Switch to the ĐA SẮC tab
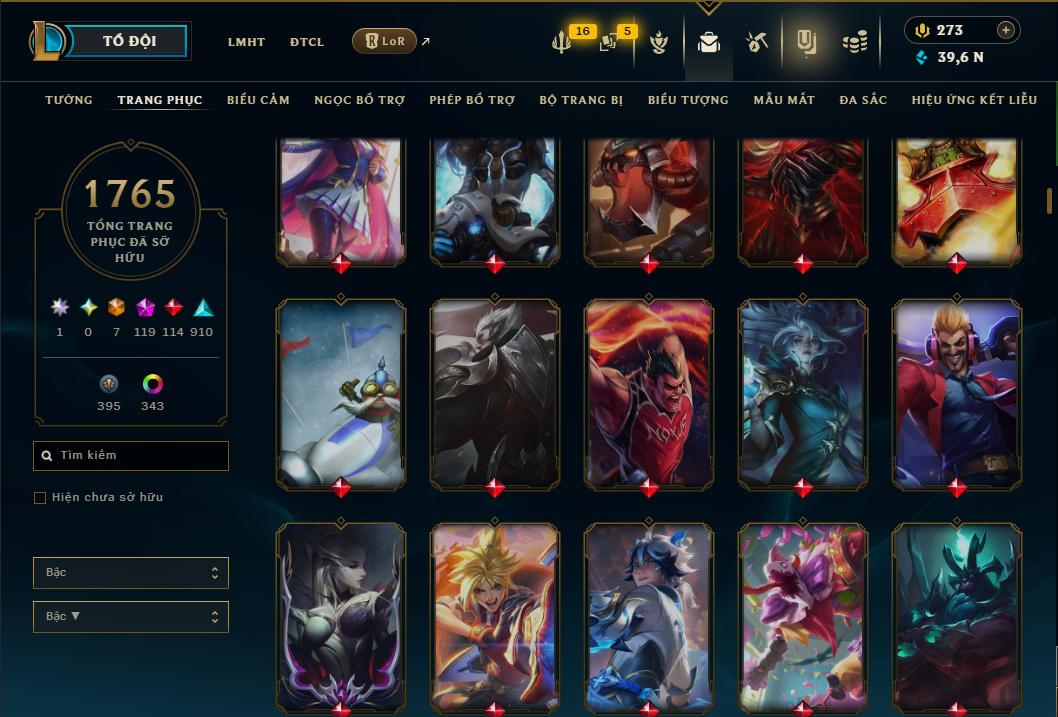Viewport: 1058px width, 717px height. (x=863, y=100)
